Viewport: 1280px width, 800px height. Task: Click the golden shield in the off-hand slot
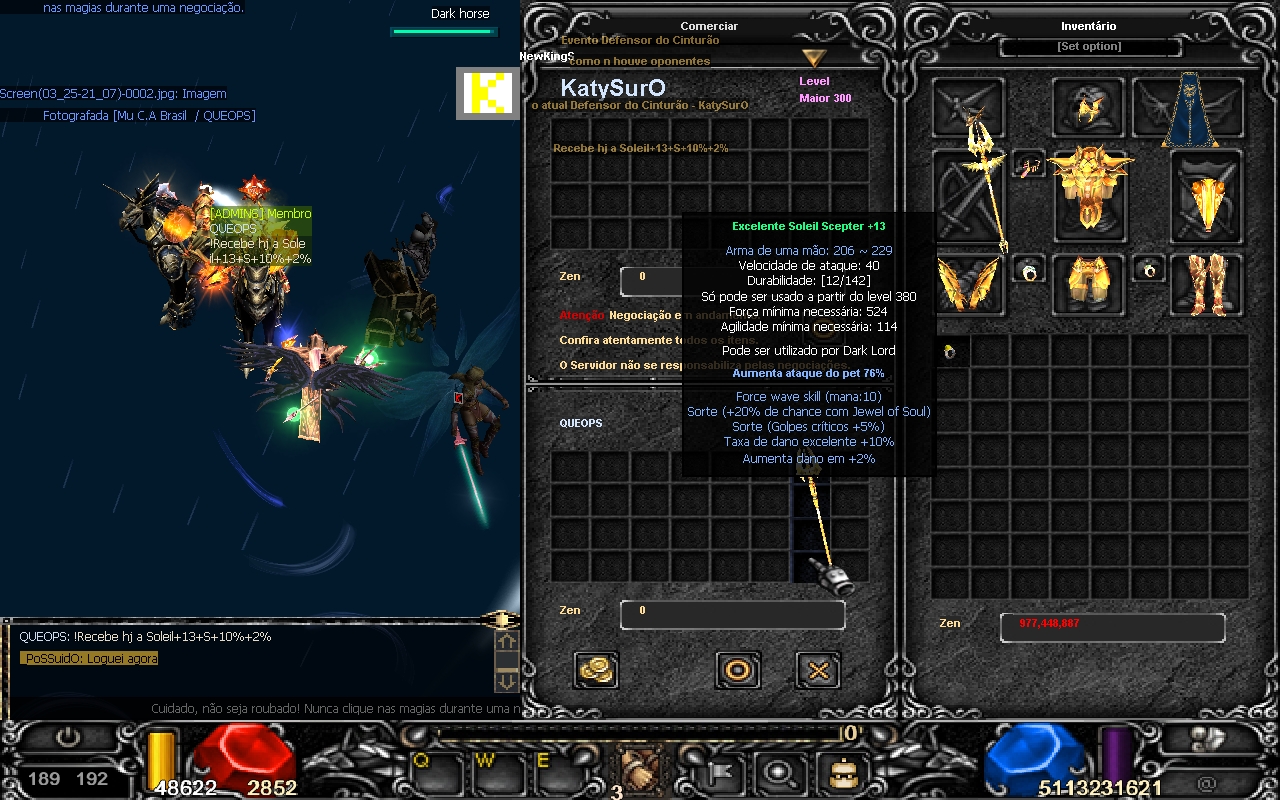[1207, 196]
